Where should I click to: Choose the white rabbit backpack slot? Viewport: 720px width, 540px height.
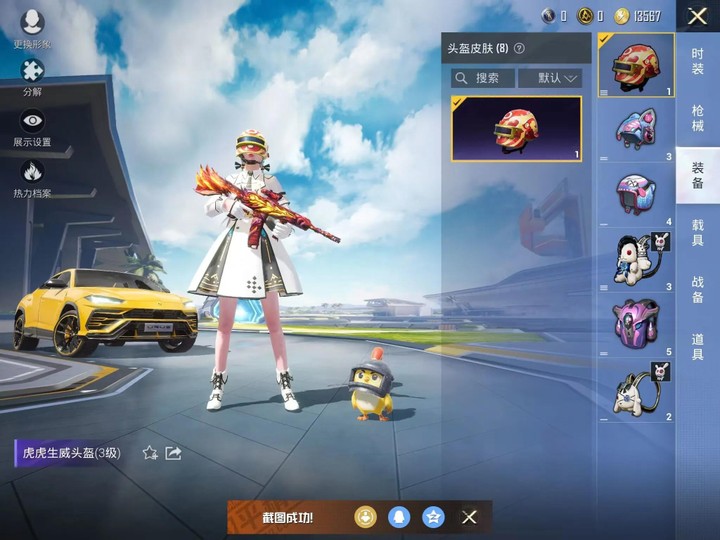pos(635,260)
